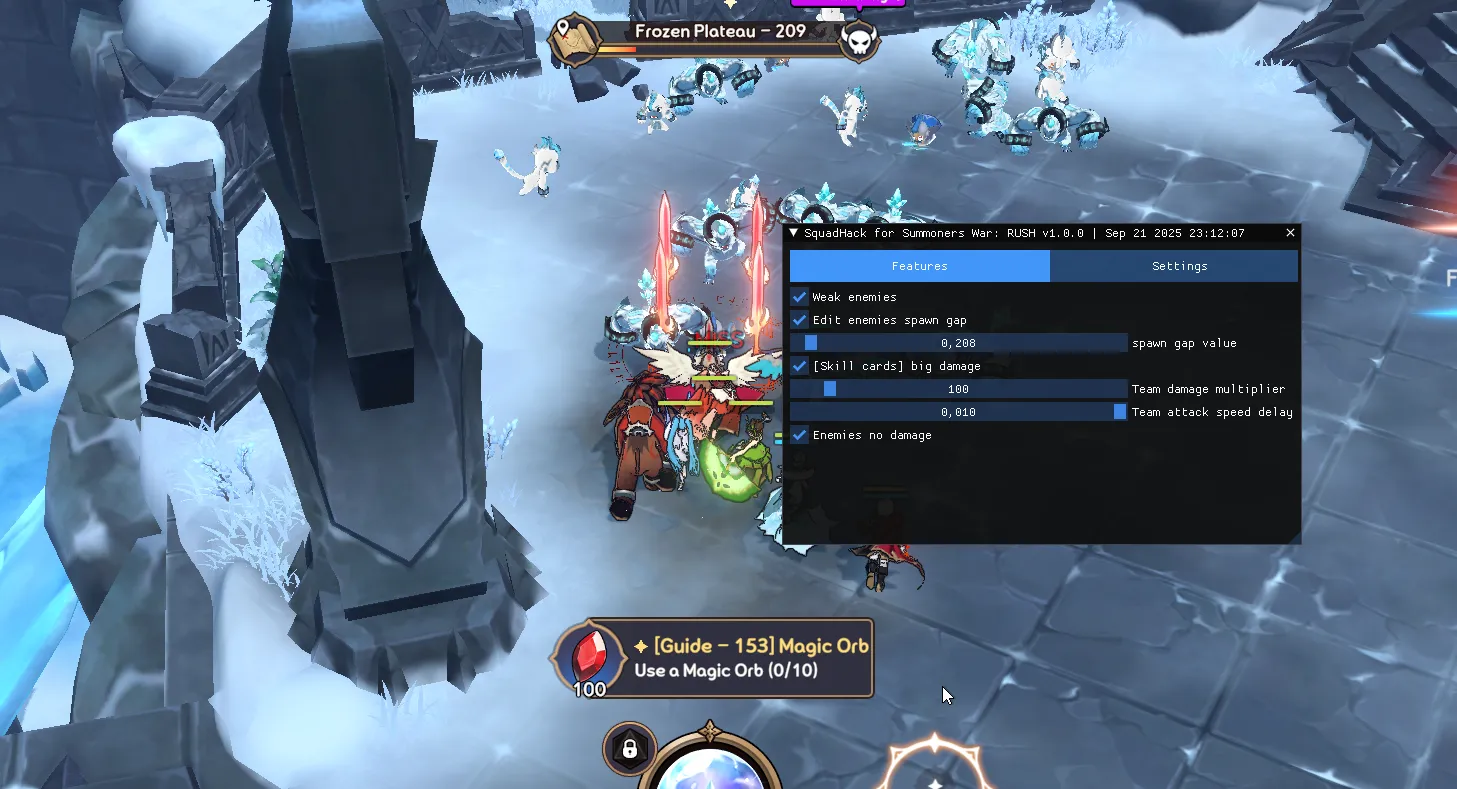The image size is (1457, 789).
Task: Disable the Enemies no damage checkbox
Action: [x=800, y=435]
